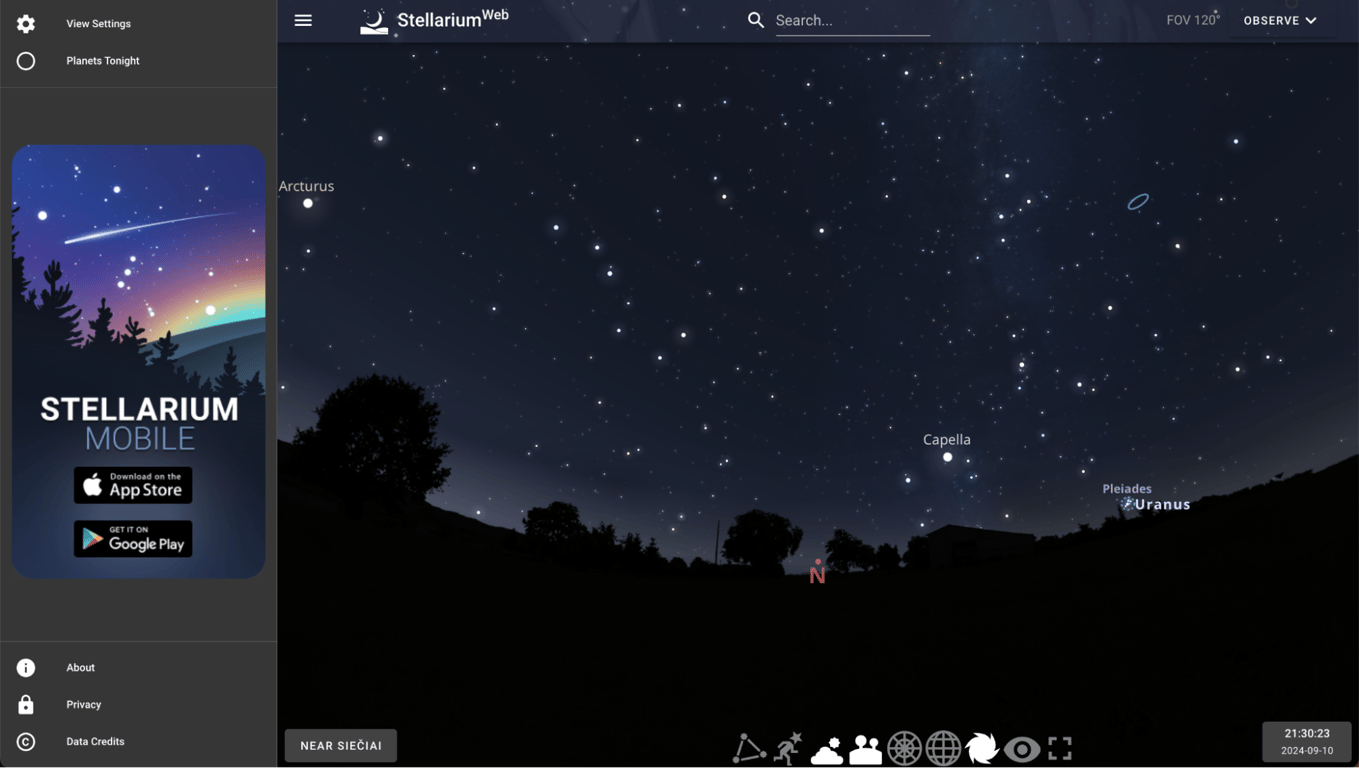Toggle deep sky objects display
The height and width of the screenshot is (768, 1359).
982,747
